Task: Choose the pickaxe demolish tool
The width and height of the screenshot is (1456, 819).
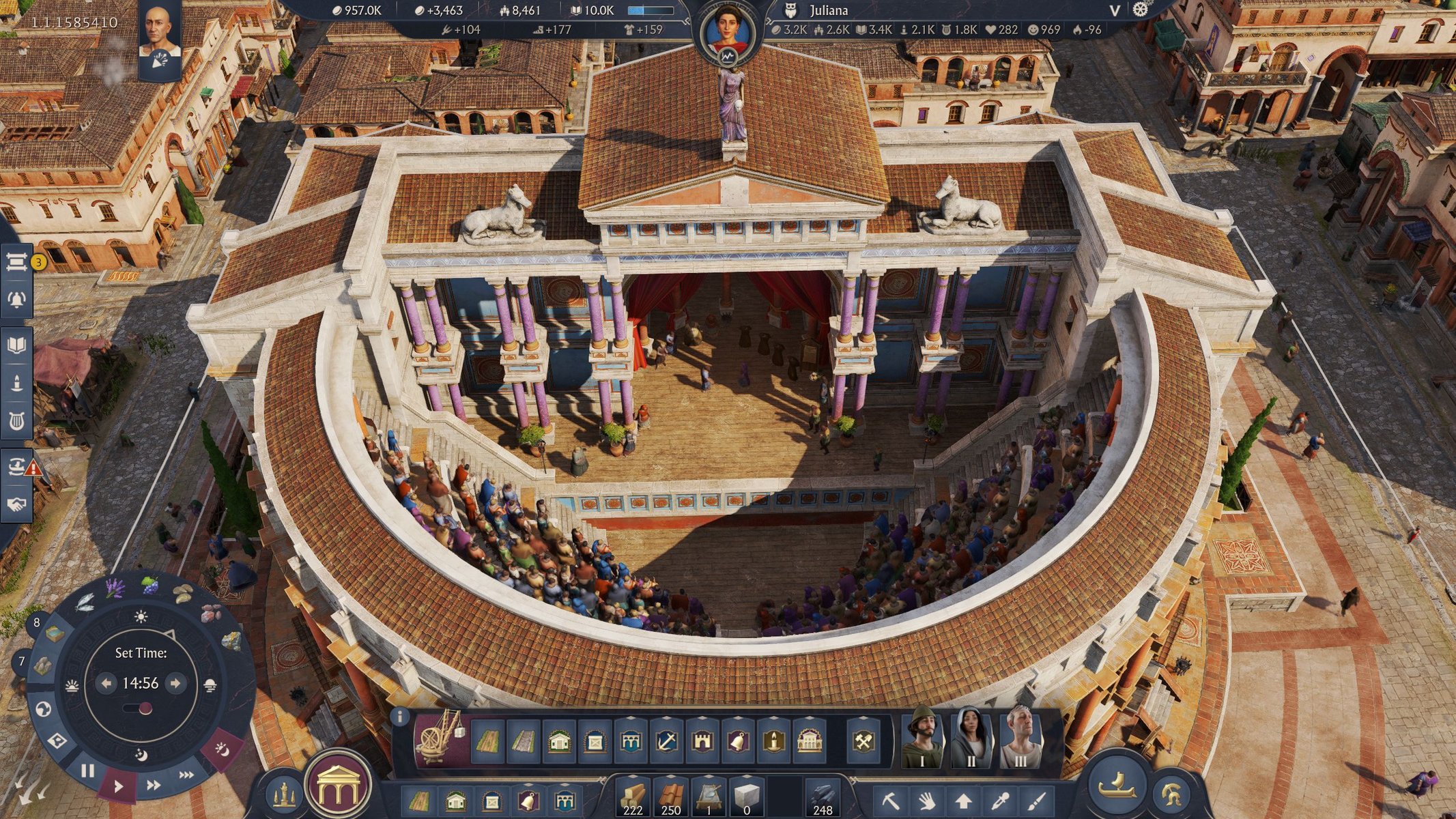Action: pyautogui.click(x=890, y=800)
